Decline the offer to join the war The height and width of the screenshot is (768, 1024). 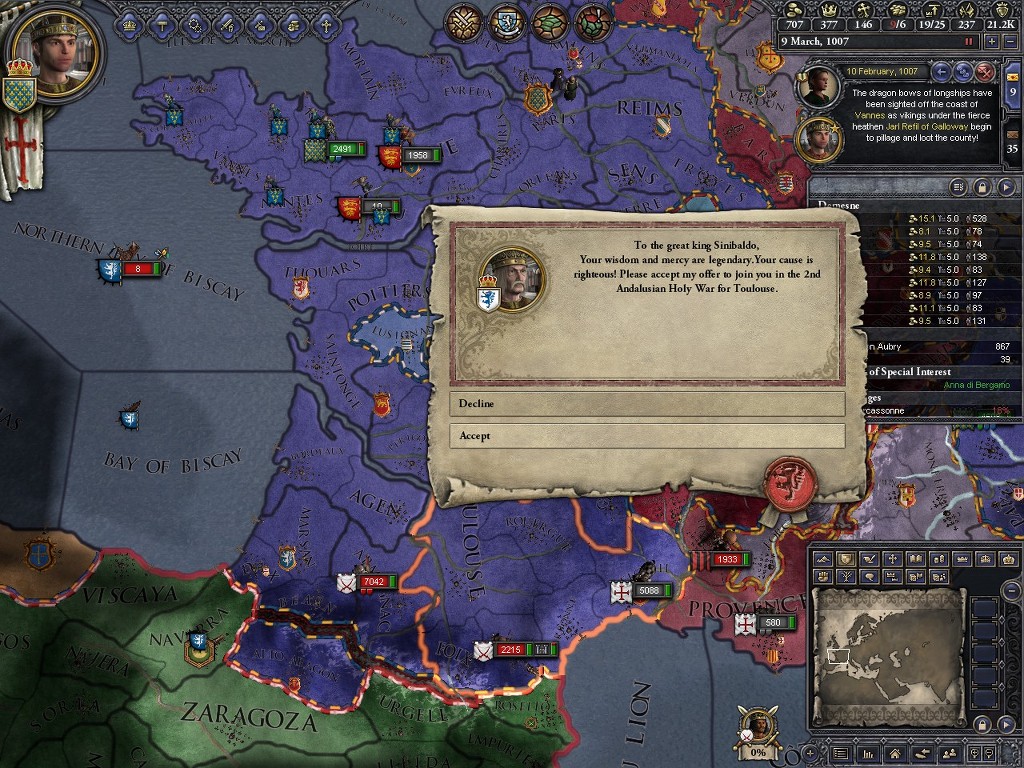click(x=646, y=404)
